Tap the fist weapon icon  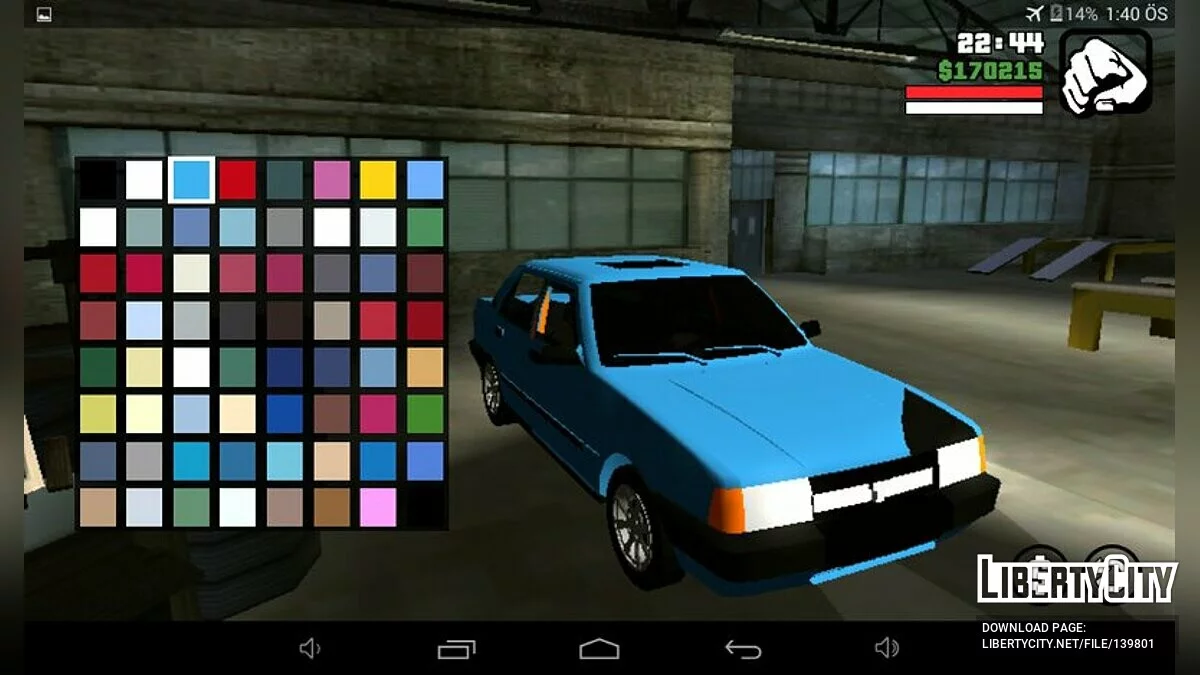tap(1105, 73)
